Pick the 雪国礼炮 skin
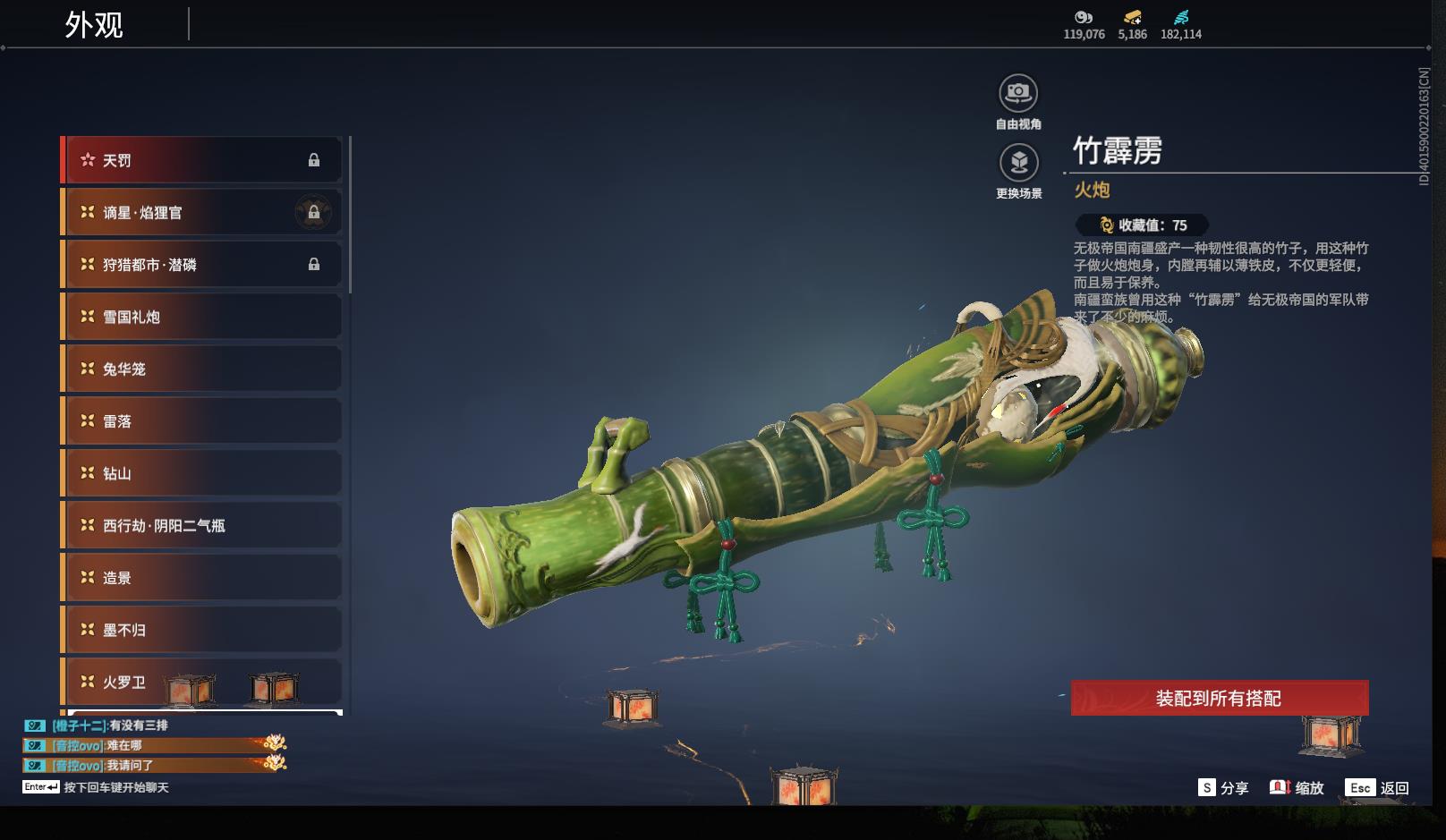This screenshot has width=1446, height=840. 202,317
